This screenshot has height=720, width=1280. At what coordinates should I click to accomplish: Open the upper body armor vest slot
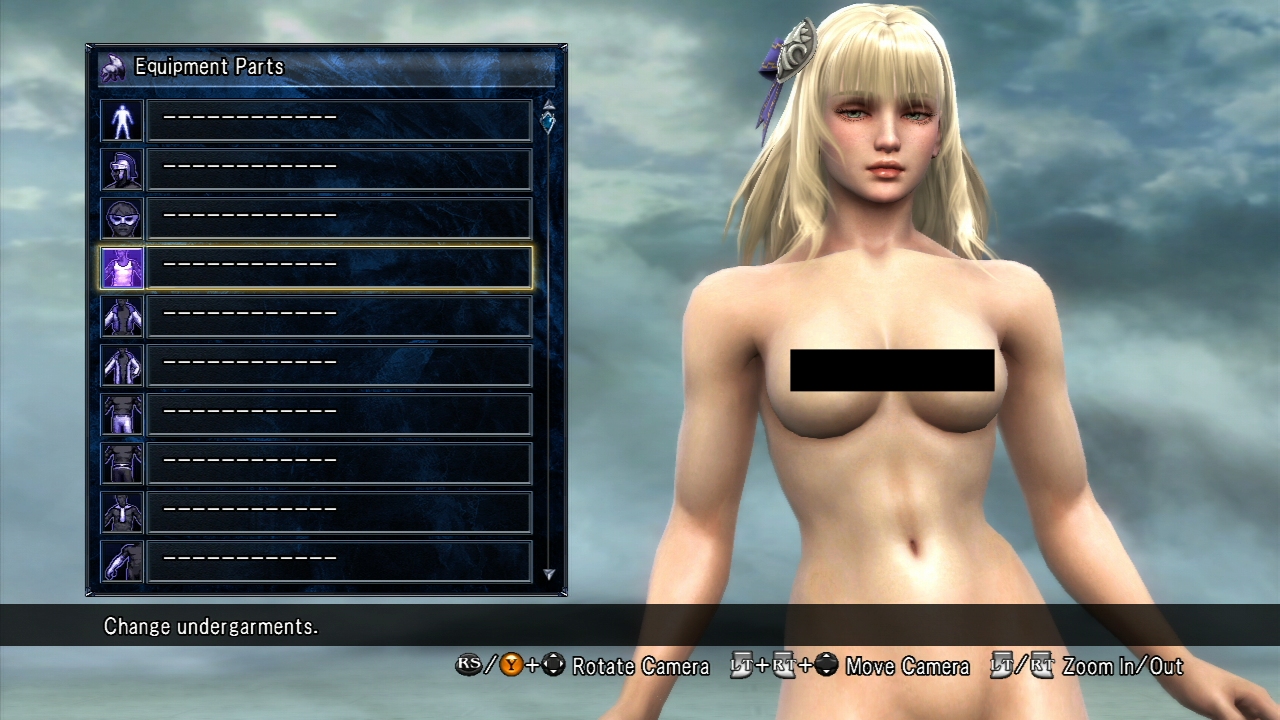339,316
